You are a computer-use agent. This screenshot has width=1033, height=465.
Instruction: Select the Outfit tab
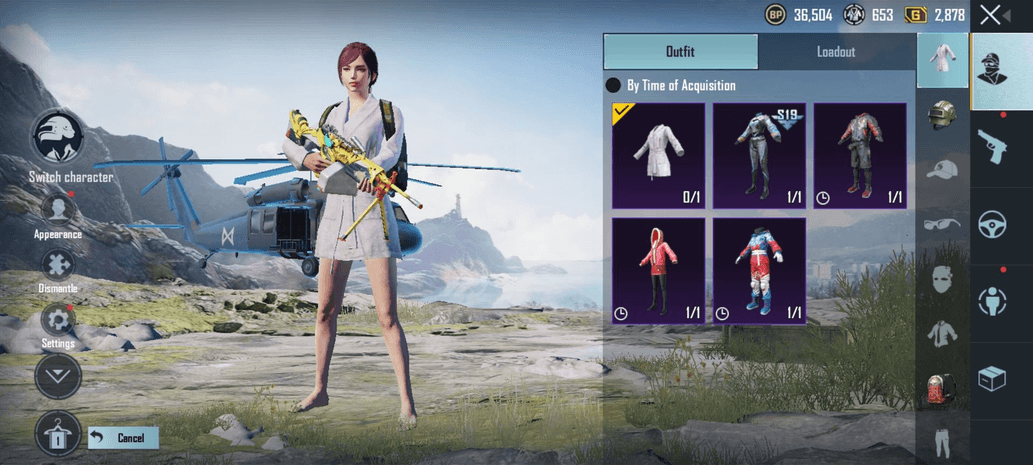tap(680, 51)
